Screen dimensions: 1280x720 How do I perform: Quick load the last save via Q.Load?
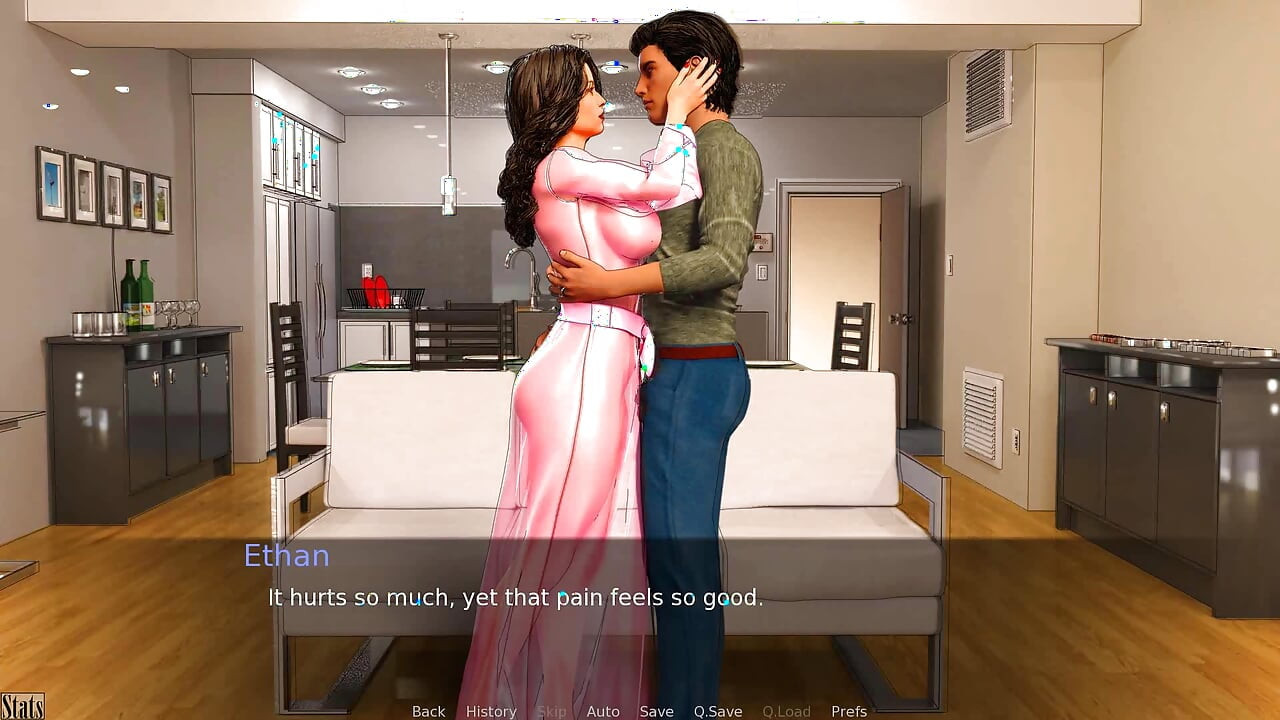click(x=785, y=711)
